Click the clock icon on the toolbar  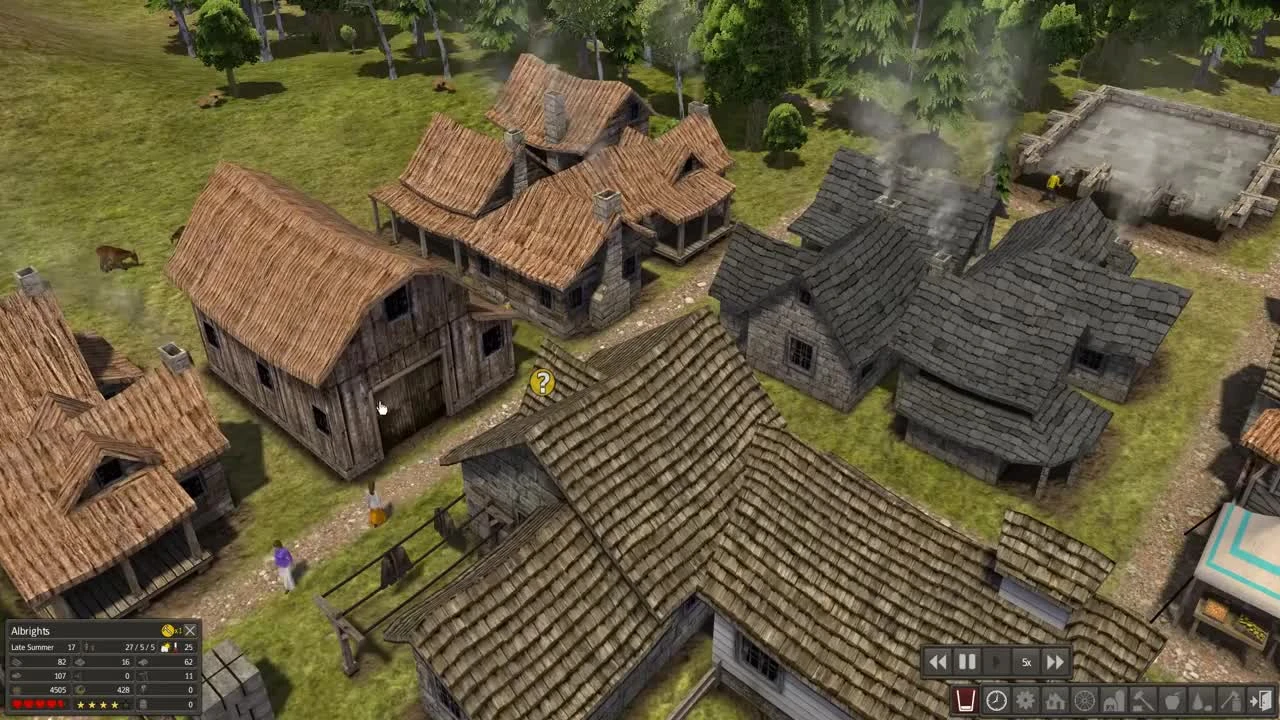(996, 701)
